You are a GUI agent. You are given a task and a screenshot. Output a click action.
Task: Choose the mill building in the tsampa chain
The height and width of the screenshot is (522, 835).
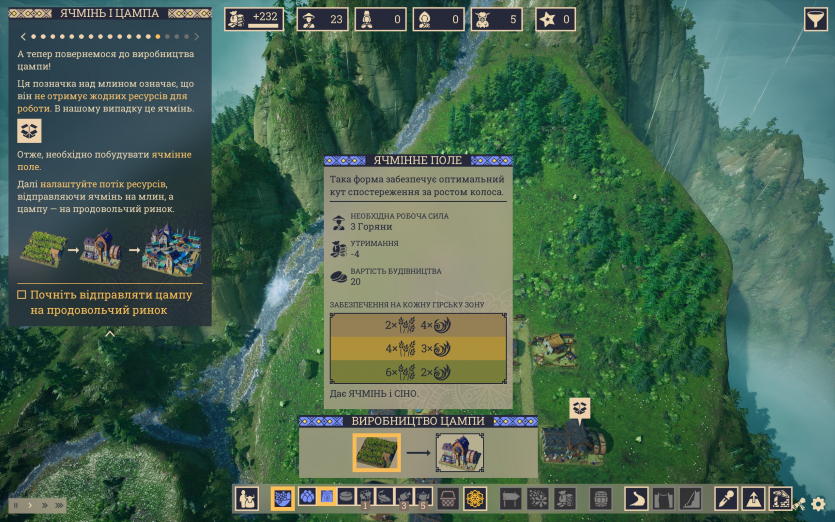[460, 452]
